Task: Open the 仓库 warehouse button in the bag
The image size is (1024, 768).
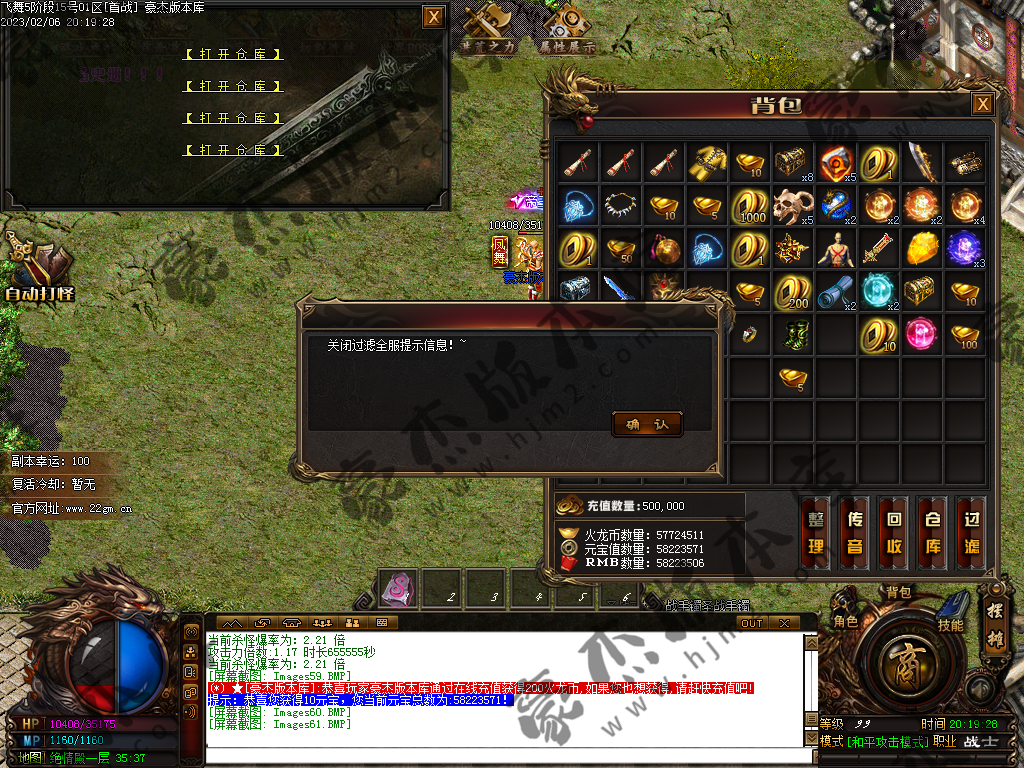Action: 934,533
